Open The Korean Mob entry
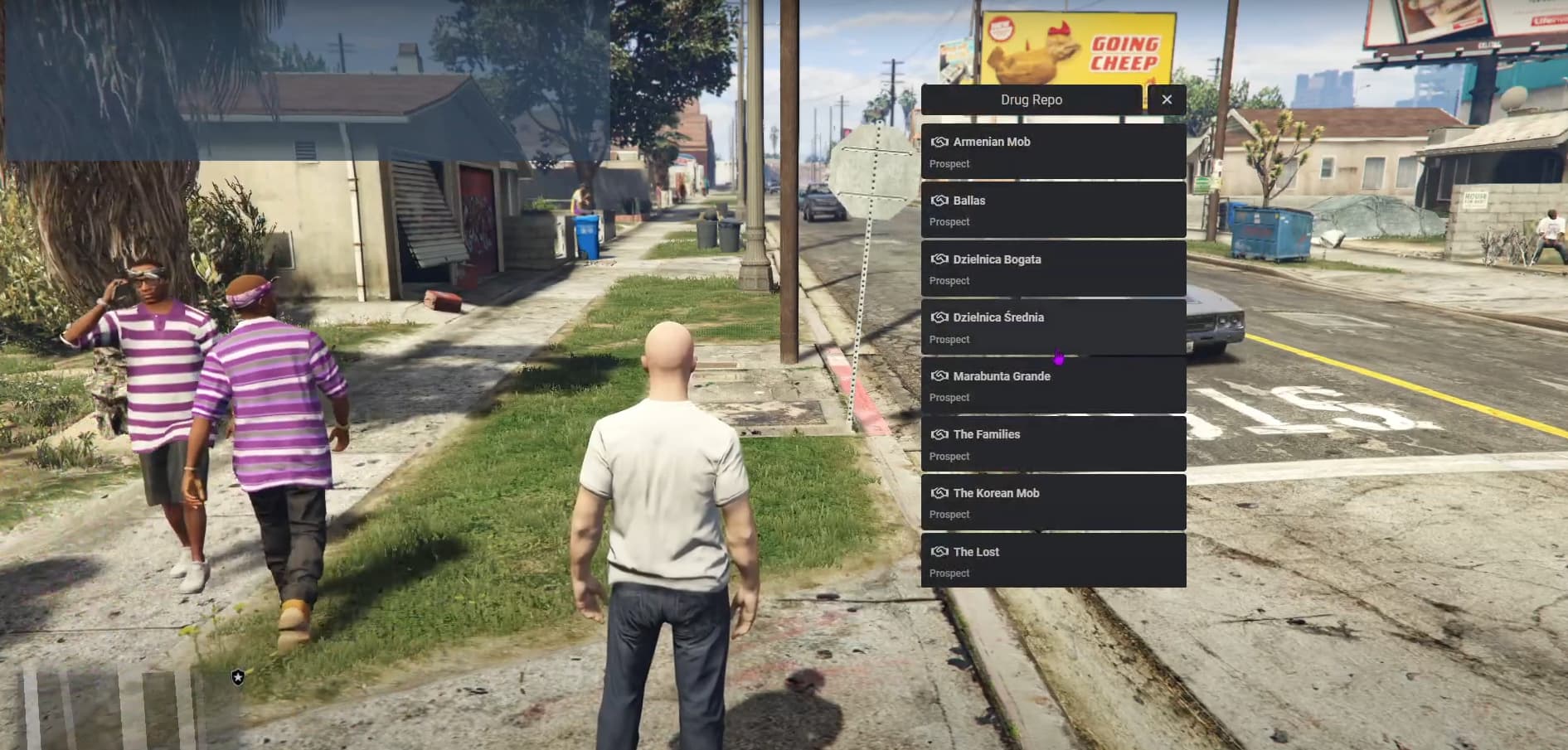Screen dimensions: 1568x750 tap(1053, 502)
